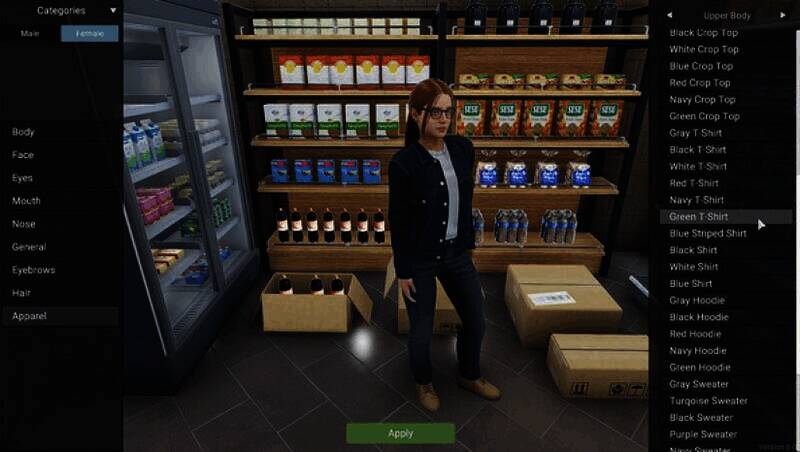Select the White Shirt
The width and height of the screenshot is (800, 452).
point(694,267)
